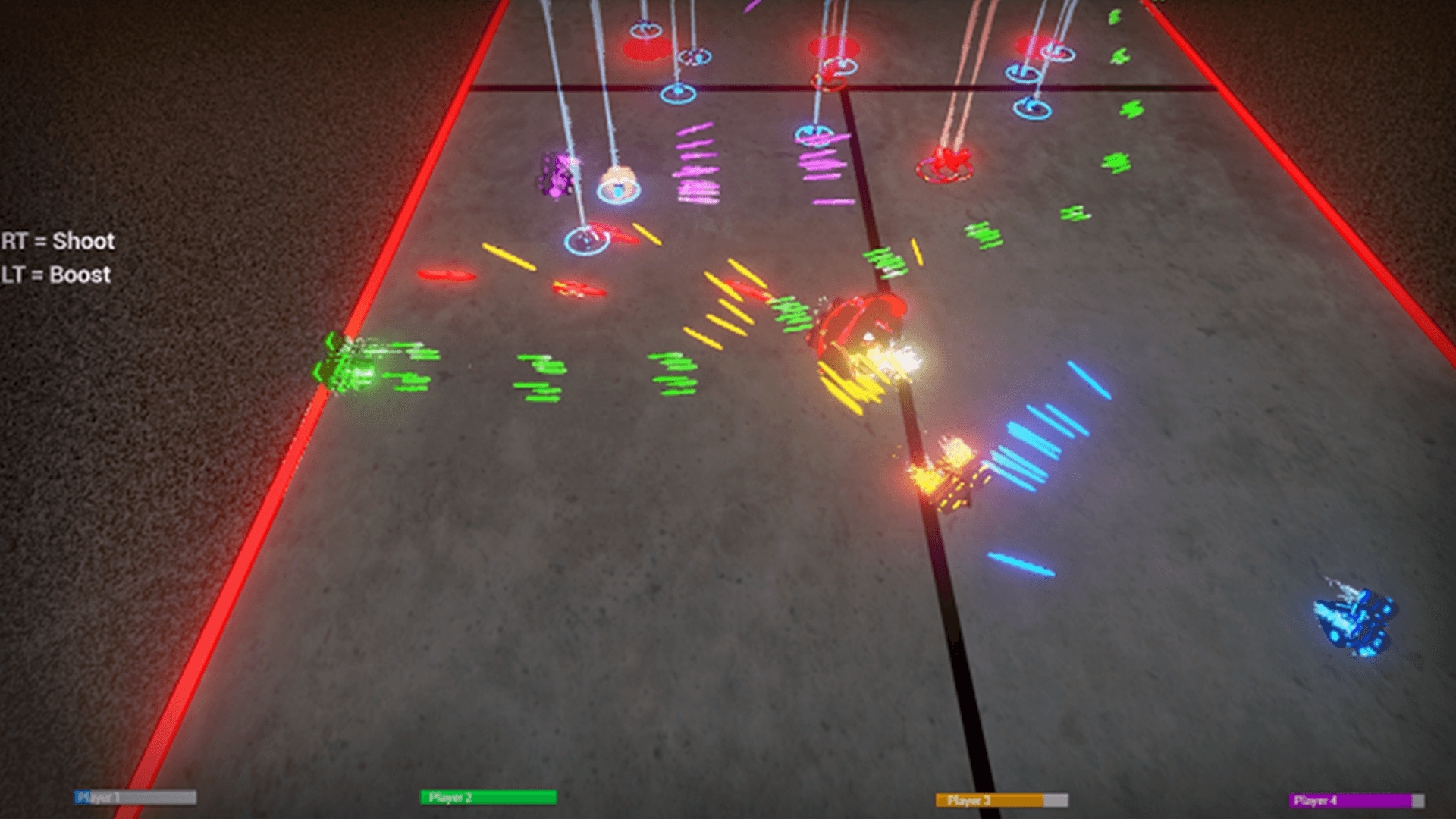Click the Player 2 green health bar

(x=489, y=797)
